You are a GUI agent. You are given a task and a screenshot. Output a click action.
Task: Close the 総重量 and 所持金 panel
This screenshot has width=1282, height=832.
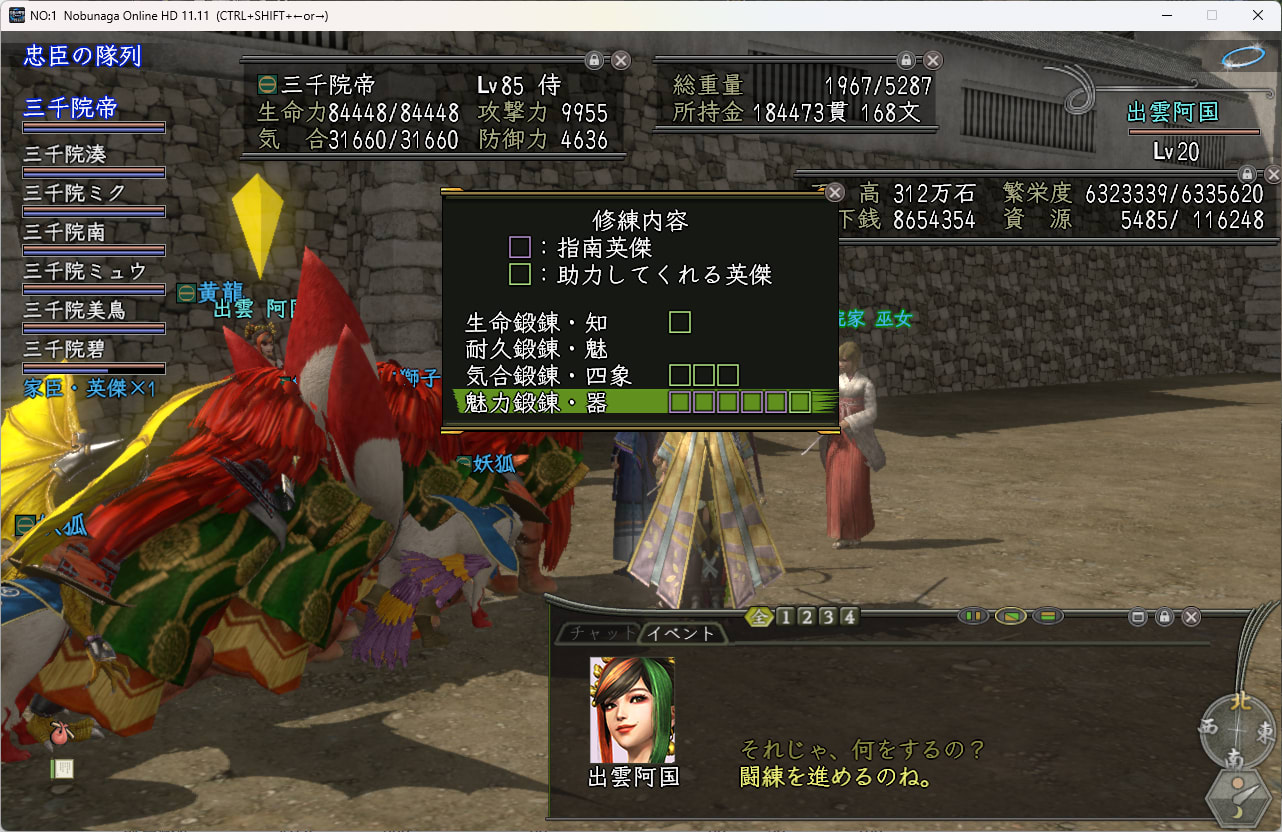[x=933, y=60]
